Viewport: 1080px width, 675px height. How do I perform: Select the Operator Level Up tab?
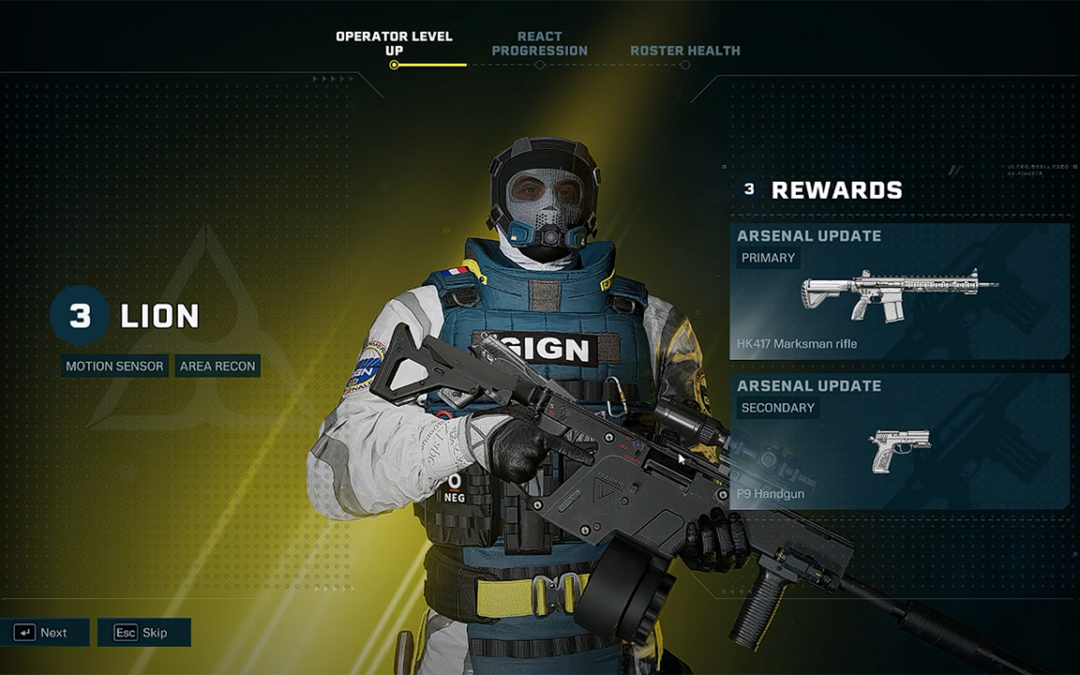394,44
